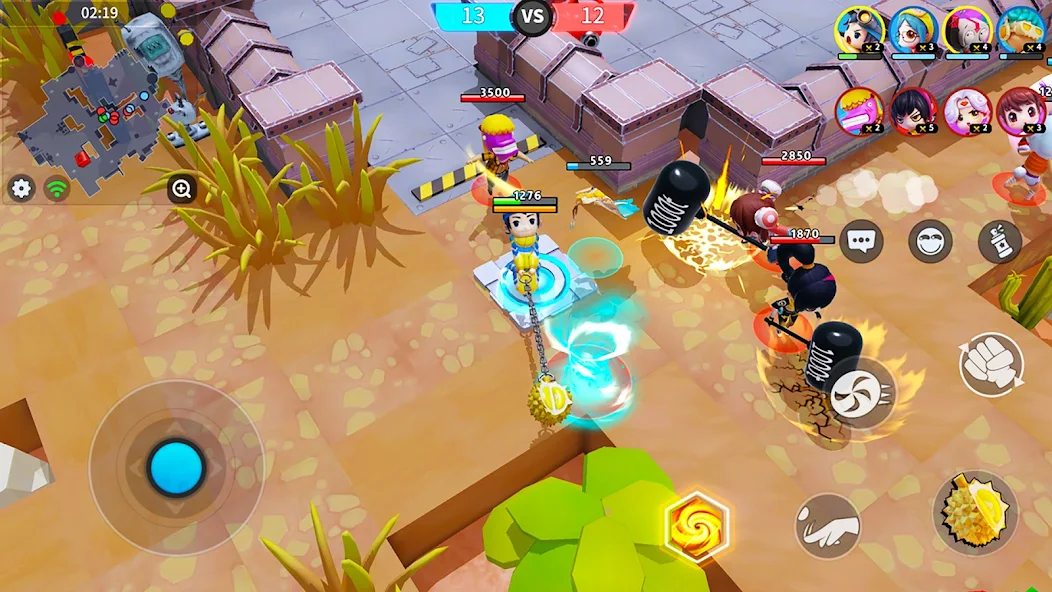Open the gear settings menu
The height and width of the screenshot is (592, 1052).
coord(21,188)
